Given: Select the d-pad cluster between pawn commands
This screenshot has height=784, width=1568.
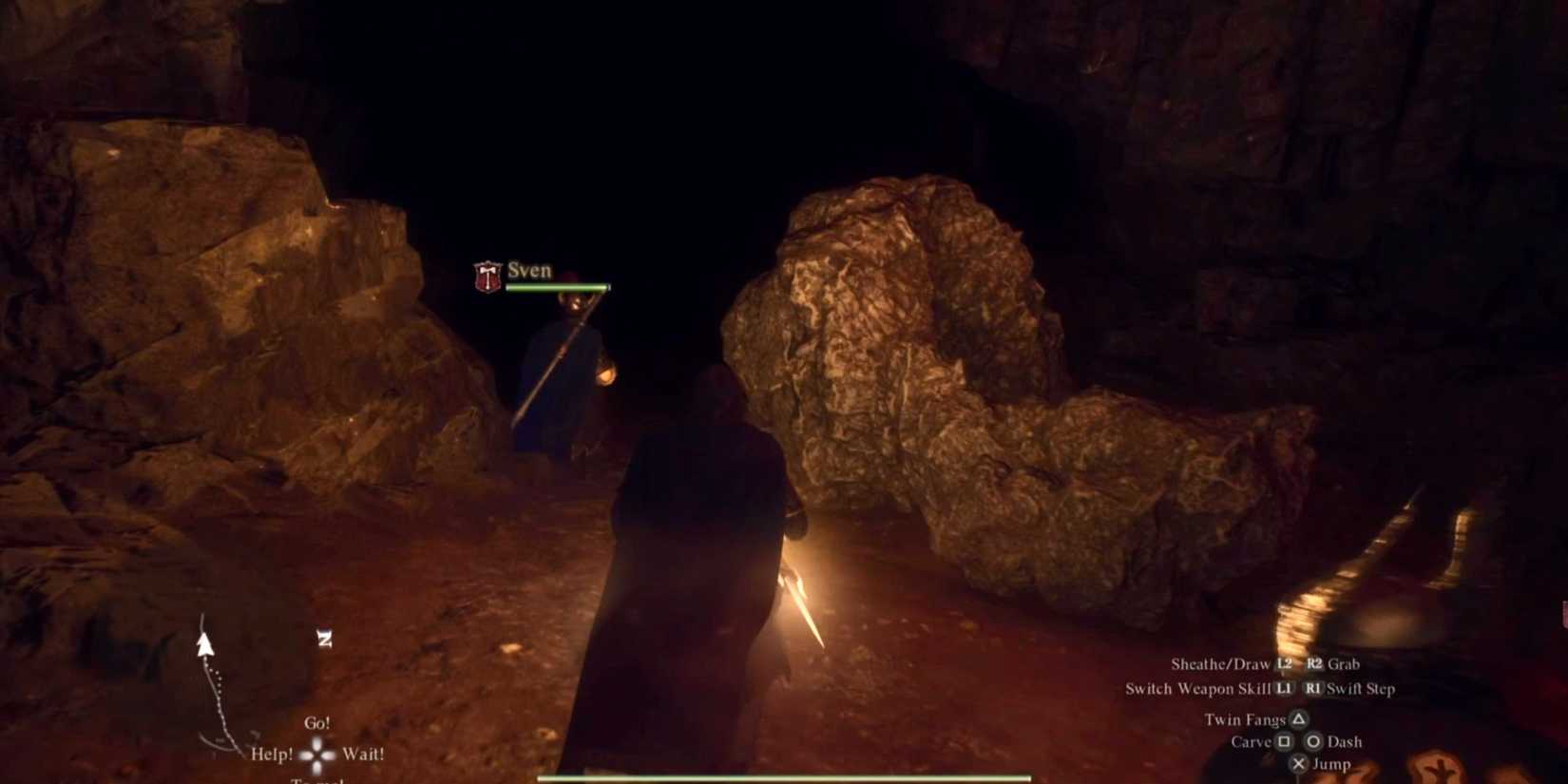Looking at the screenshot, I should click(x=316, y=753).
